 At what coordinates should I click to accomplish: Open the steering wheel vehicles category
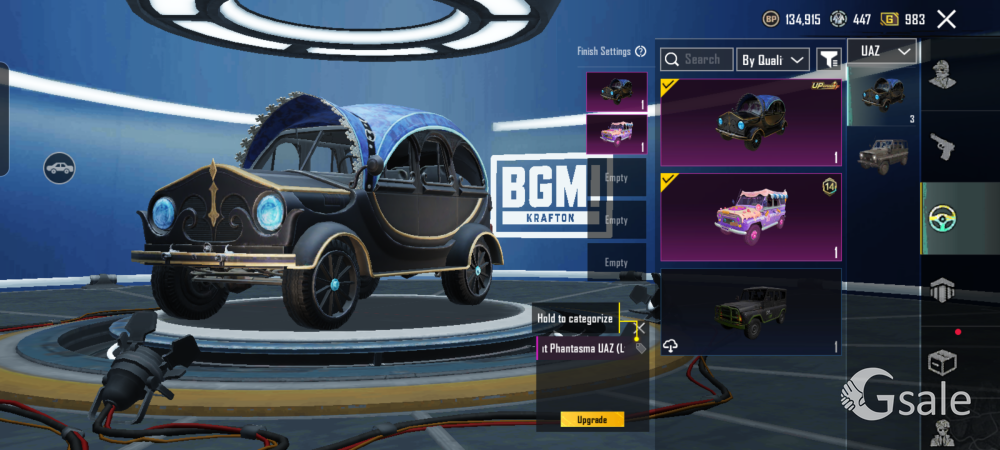[942, 218]
